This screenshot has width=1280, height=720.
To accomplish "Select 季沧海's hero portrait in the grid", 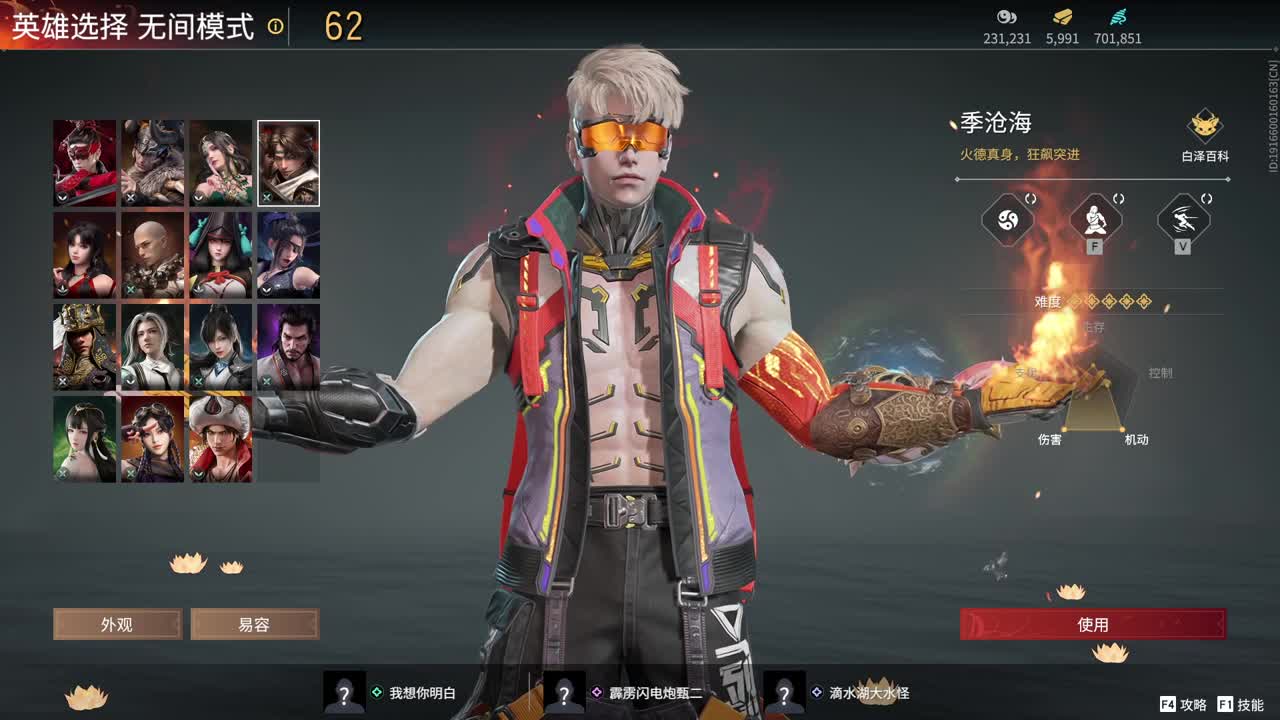I will tap(288, 162).
